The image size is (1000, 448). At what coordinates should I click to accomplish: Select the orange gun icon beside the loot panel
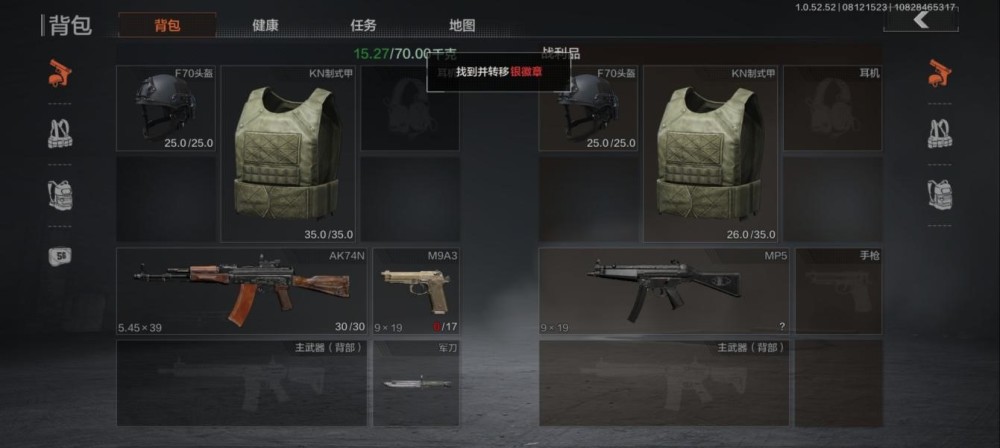(939, 73)
